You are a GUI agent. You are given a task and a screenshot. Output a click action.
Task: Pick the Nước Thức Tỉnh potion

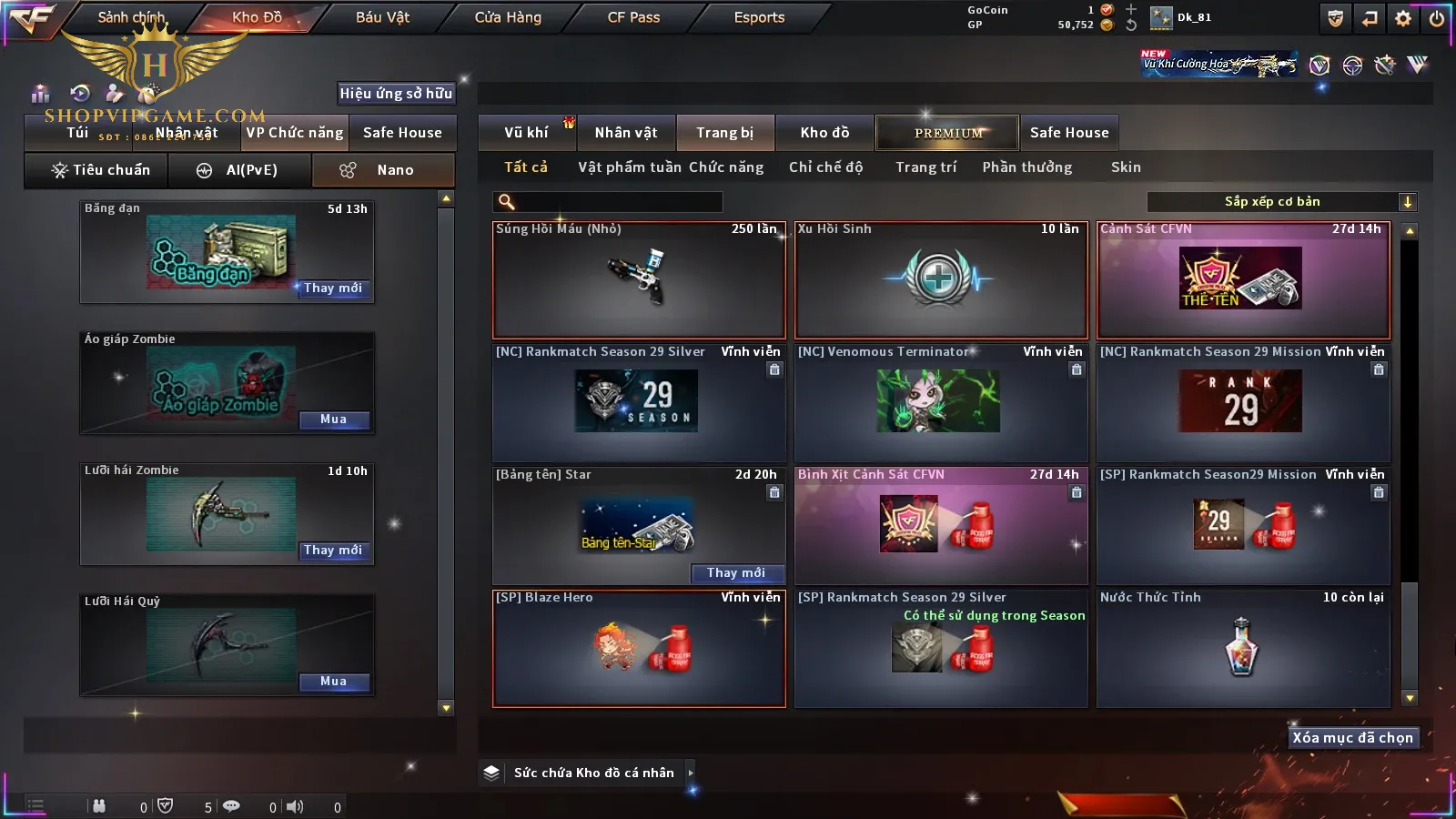click(1243, 648)
